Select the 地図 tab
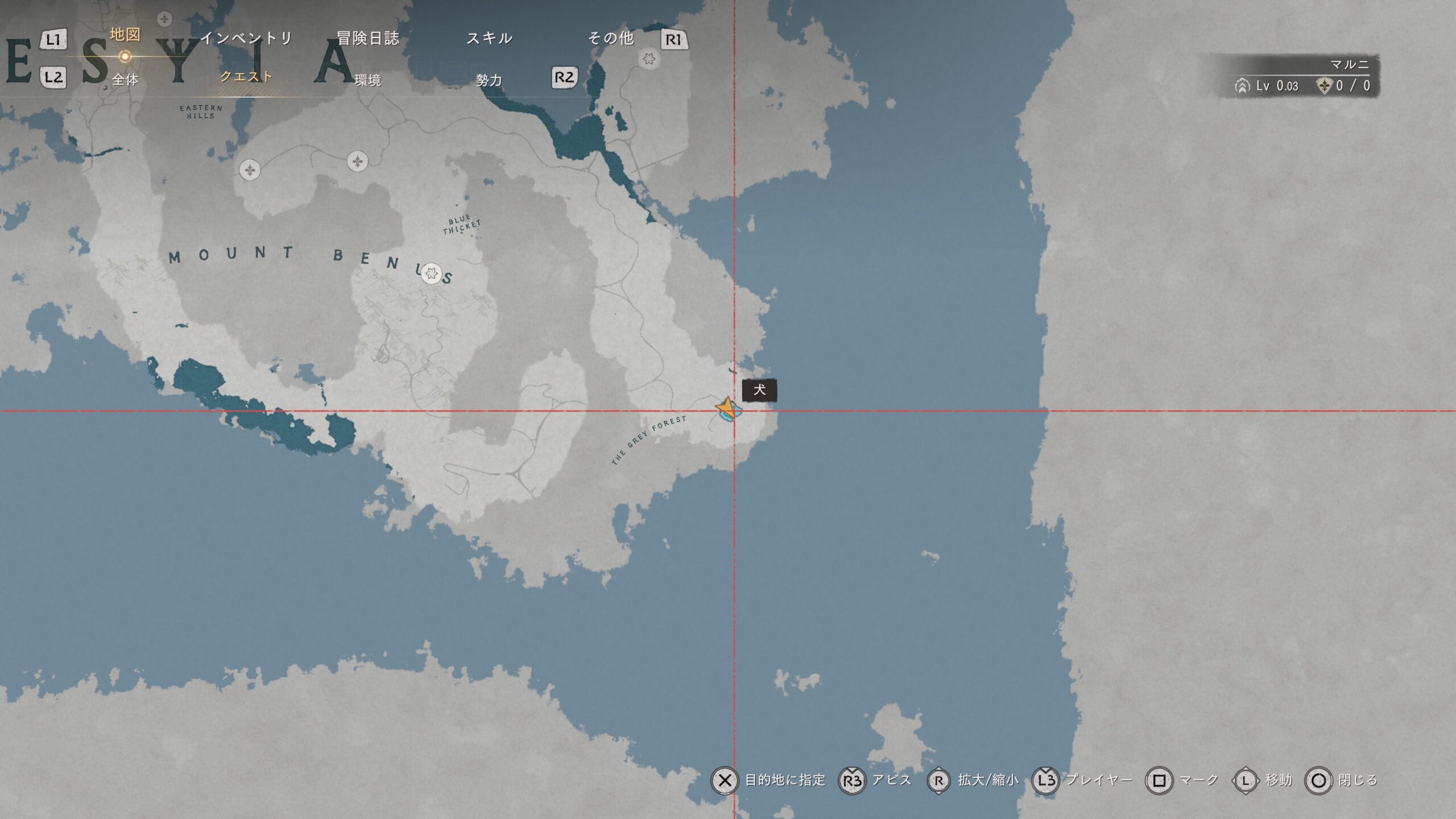This screenshot has width=1456, height=819. click(x=125, y=35)
